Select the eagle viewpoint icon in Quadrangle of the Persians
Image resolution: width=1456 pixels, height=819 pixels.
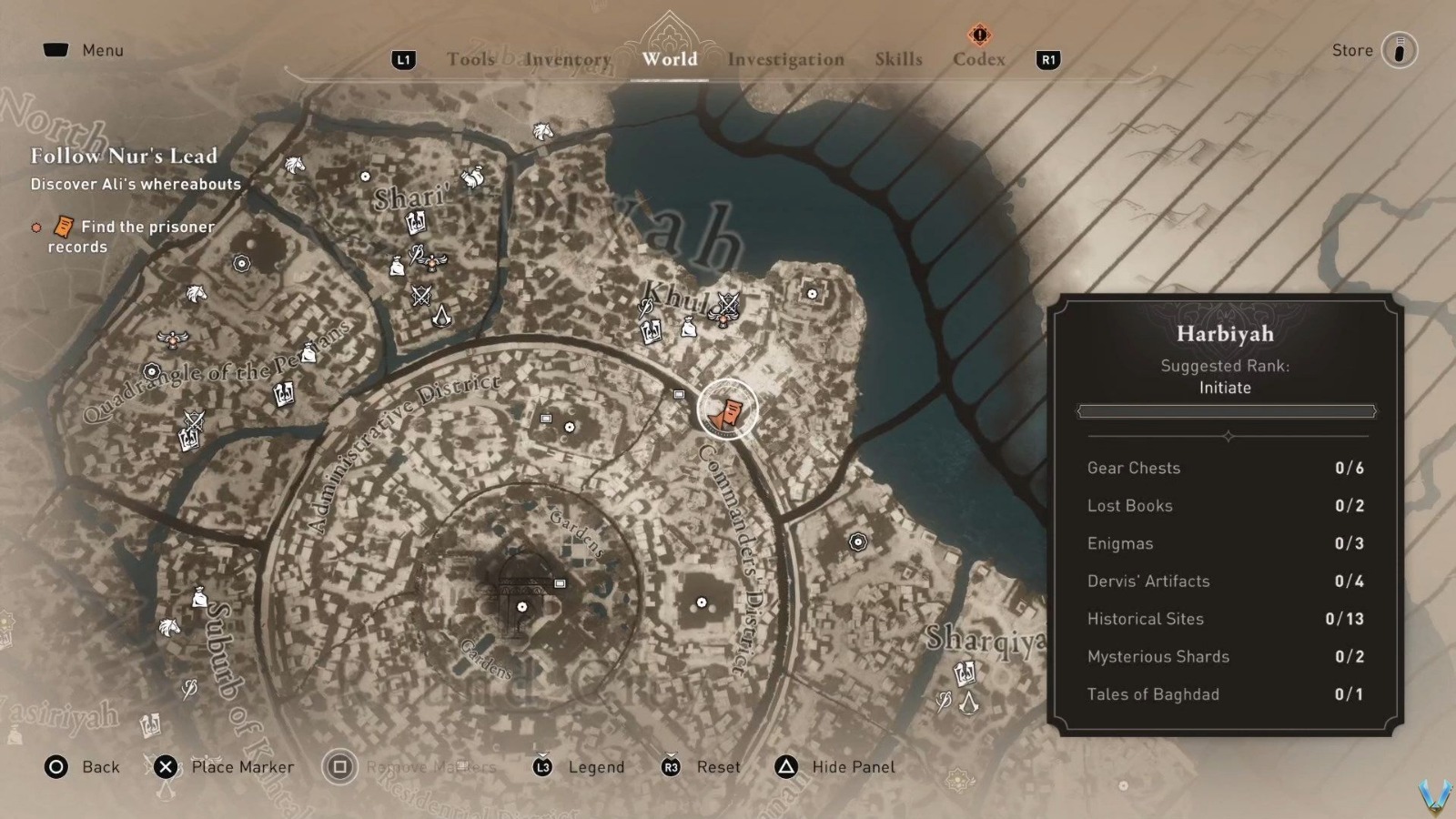[x=172, y=339]
